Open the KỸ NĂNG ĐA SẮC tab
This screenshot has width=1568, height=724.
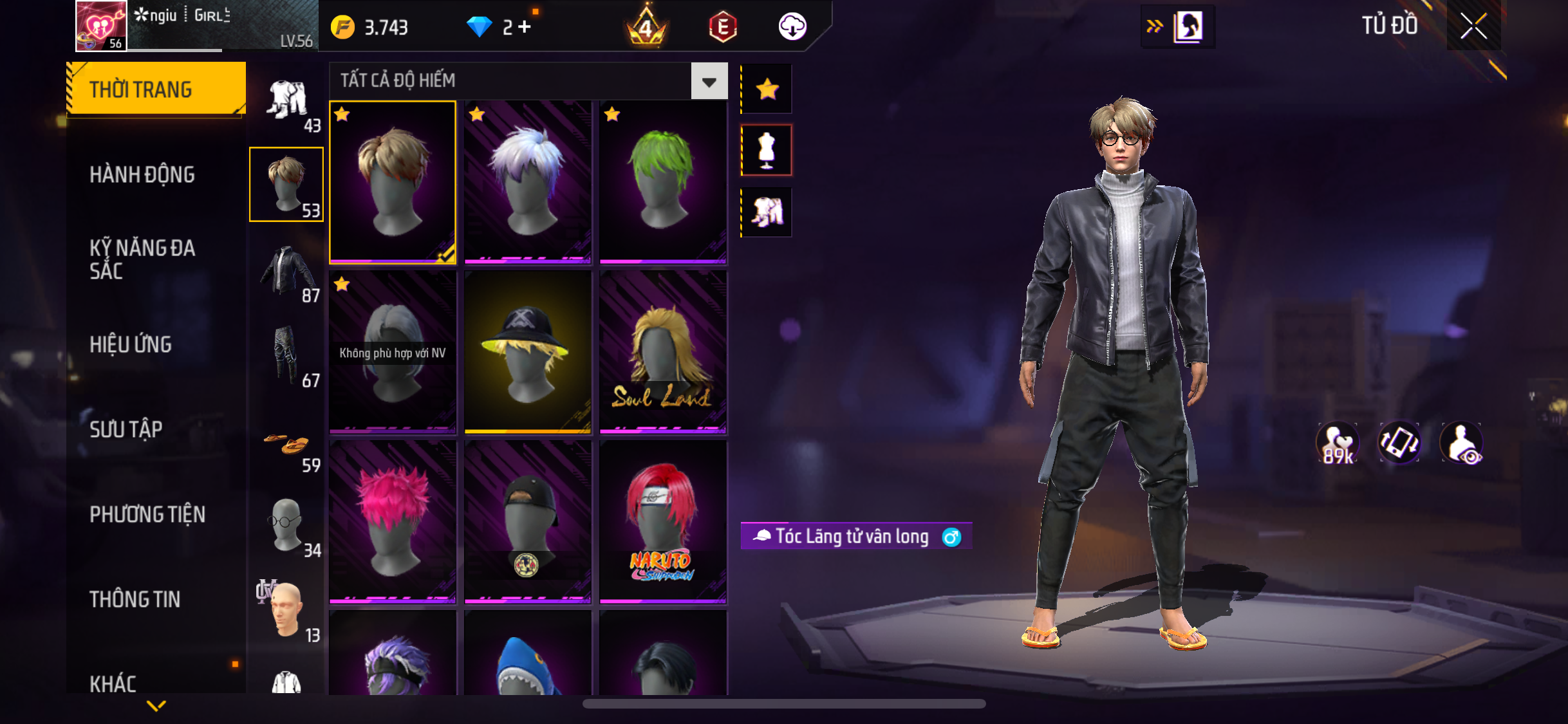[x=142, y=259]
